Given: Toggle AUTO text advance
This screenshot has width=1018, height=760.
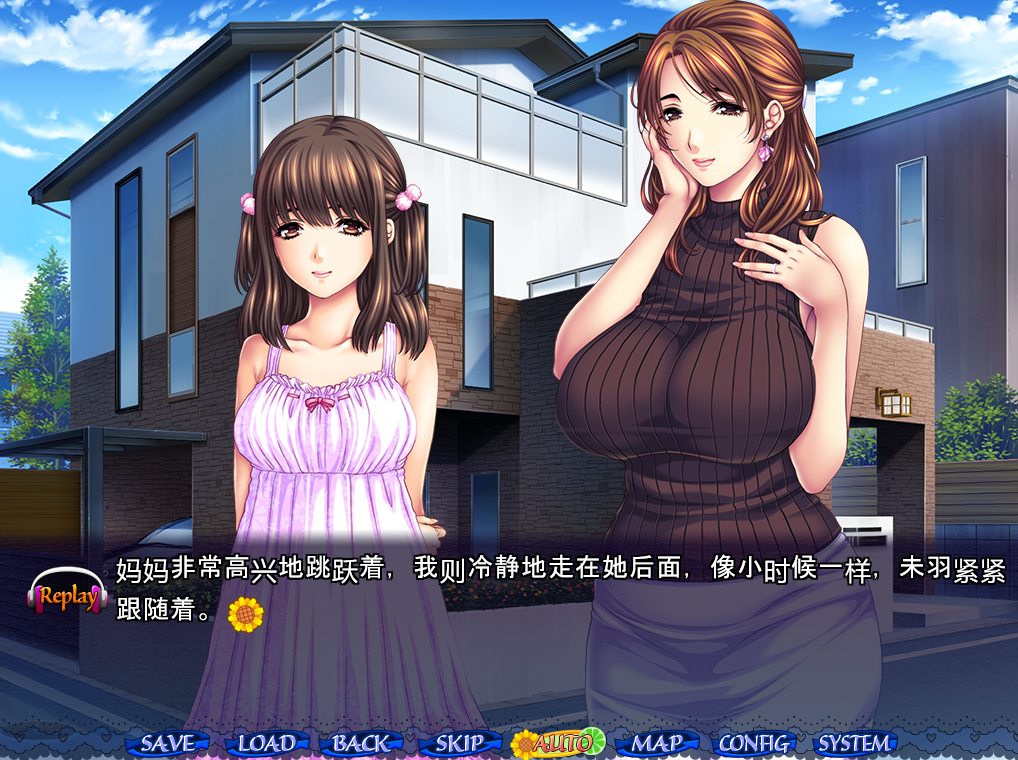Looking at the screenshot, I should point(558,743).
